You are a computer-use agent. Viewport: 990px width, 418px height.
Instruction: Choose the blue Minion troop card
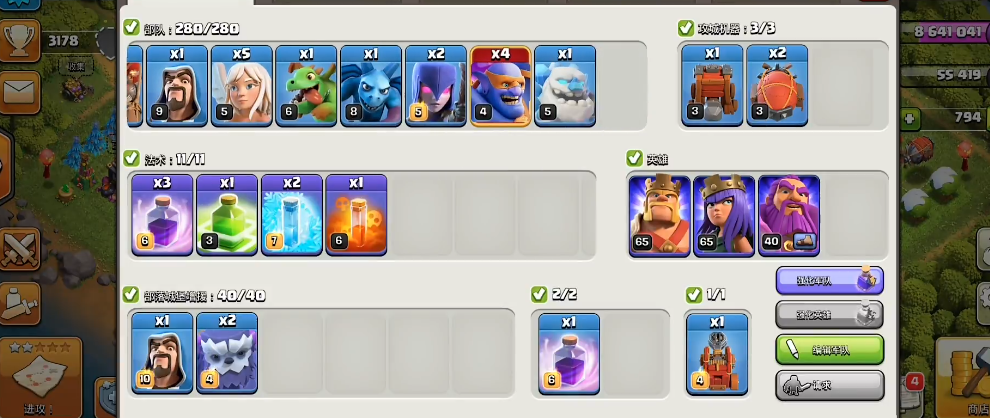click(371, 85)
